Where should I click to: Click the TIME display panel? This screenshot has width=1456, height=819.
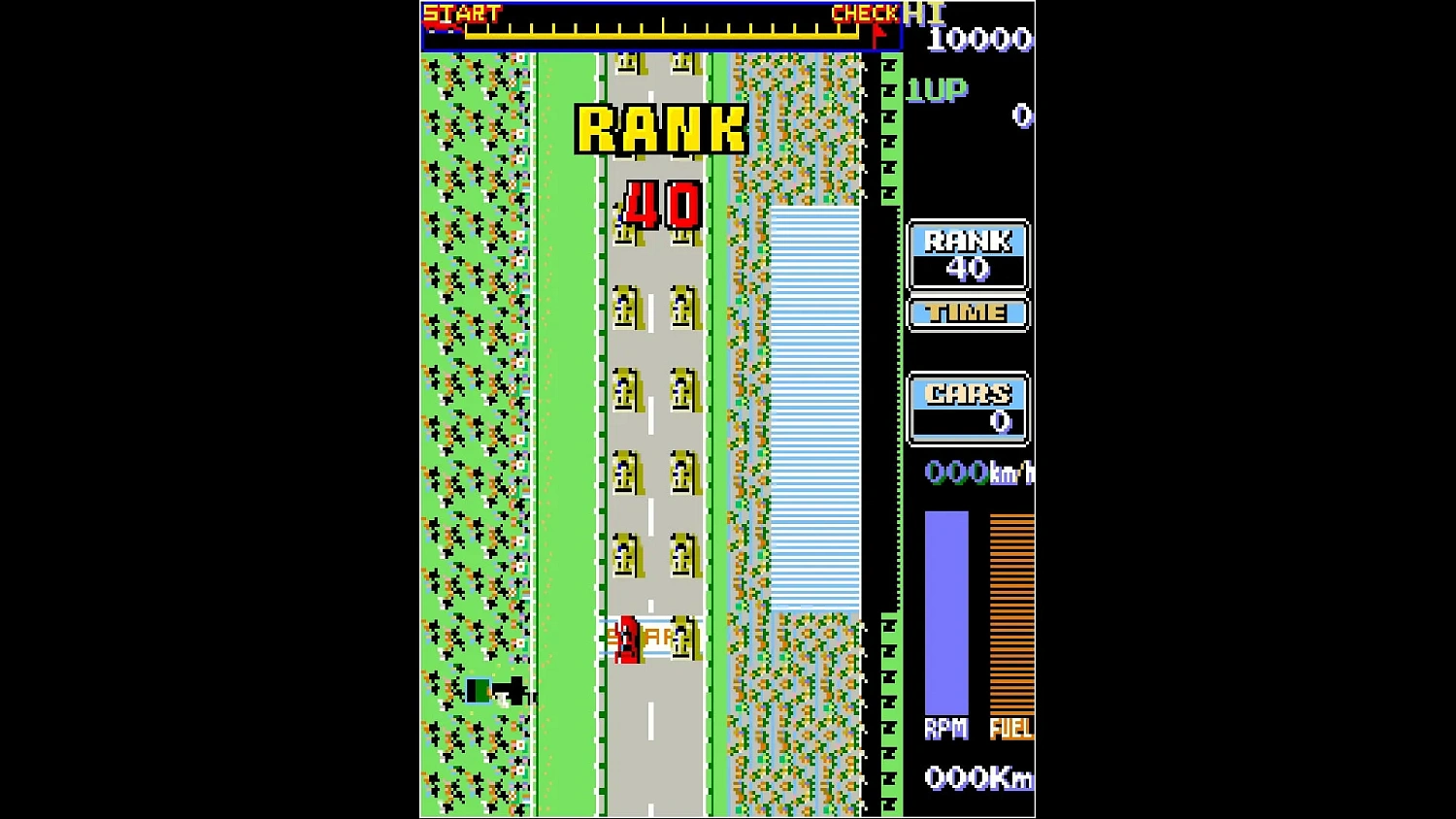[x=967, y=312]
